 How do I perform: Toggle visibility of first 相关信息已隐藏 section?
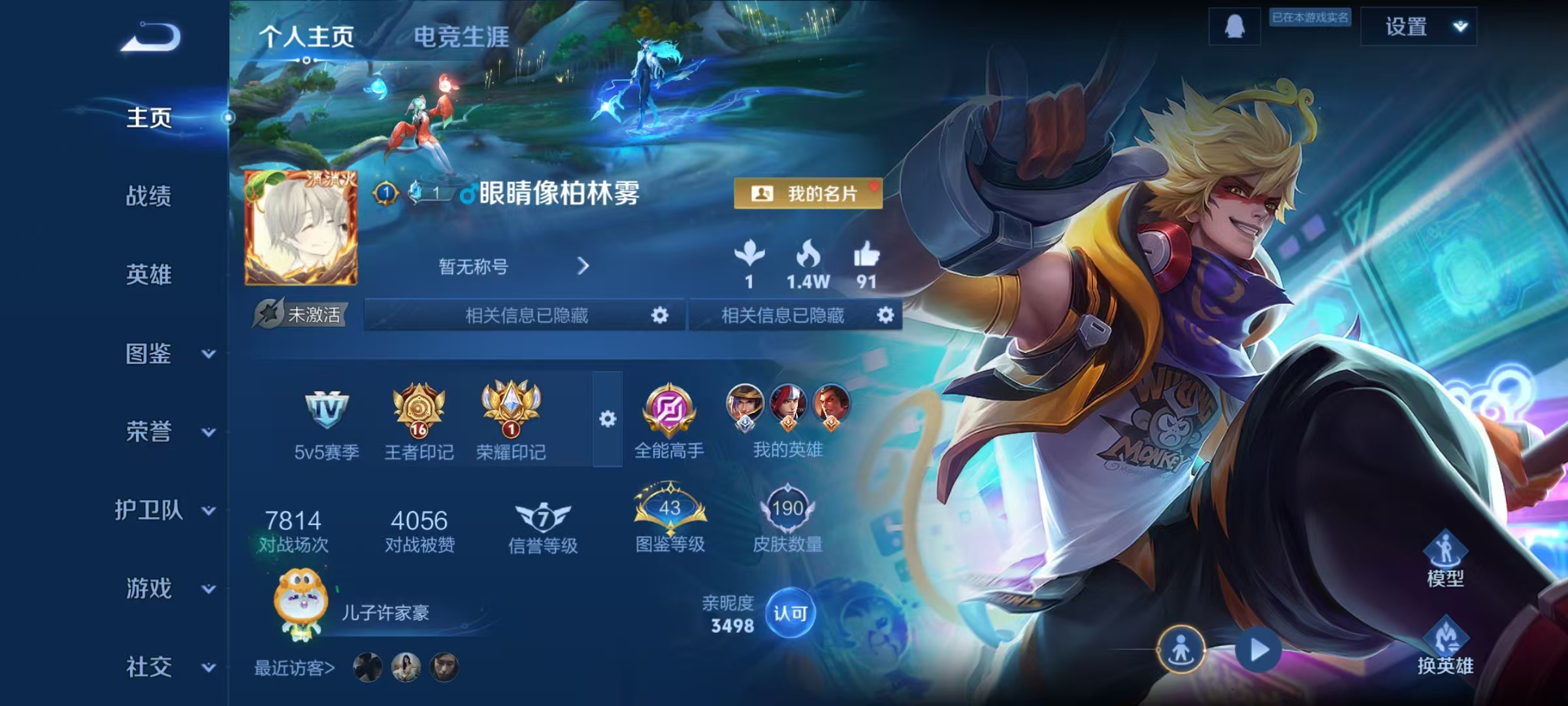click(x=662, y=316)
